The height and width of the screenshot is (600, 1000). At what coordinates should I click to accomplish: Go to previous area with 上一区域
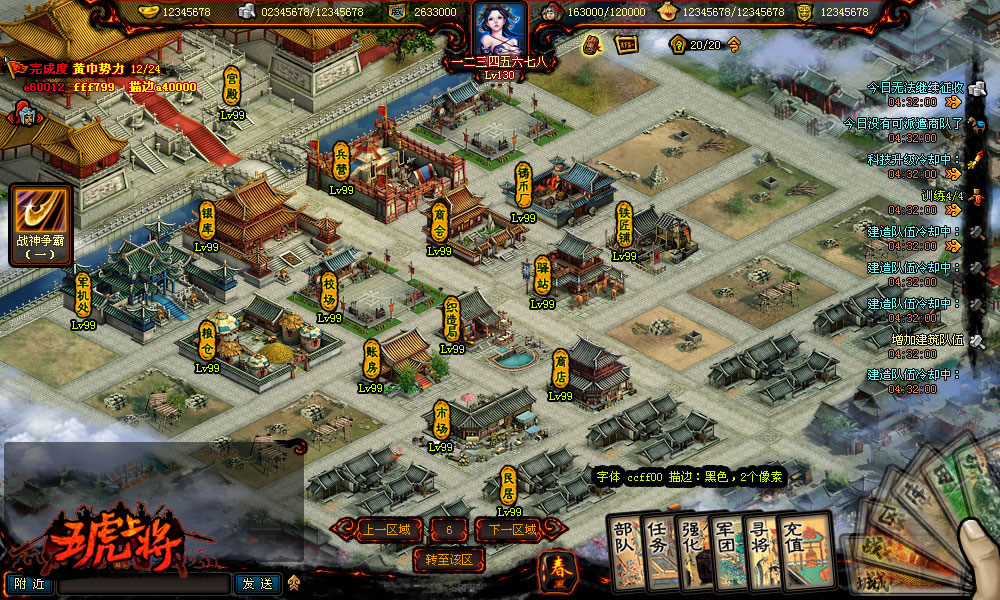pos(380,530)
